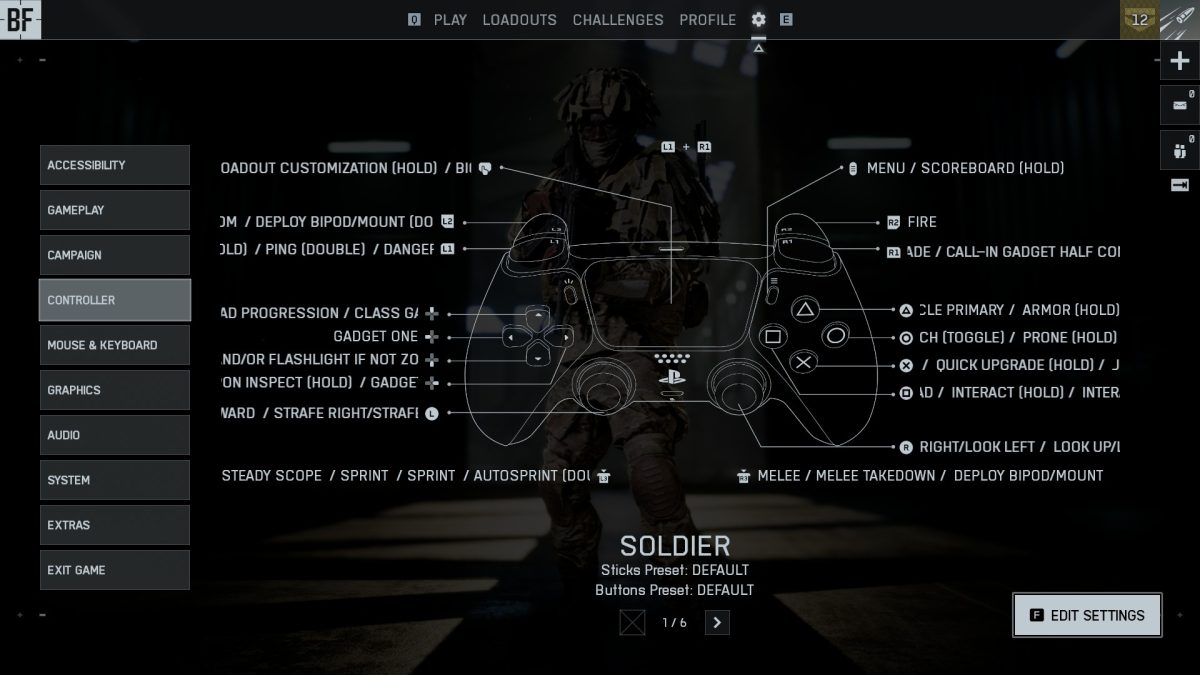The image size is (1200, 675).
Task: Click the plus icon in top-right panel
Action: click(1179, 61)
